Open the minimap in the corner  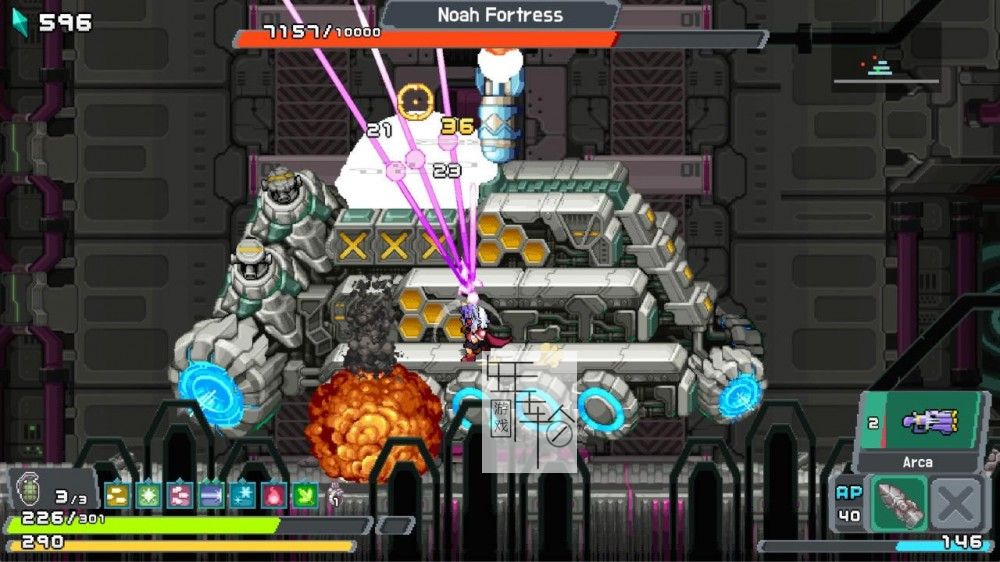click(884, 66)
